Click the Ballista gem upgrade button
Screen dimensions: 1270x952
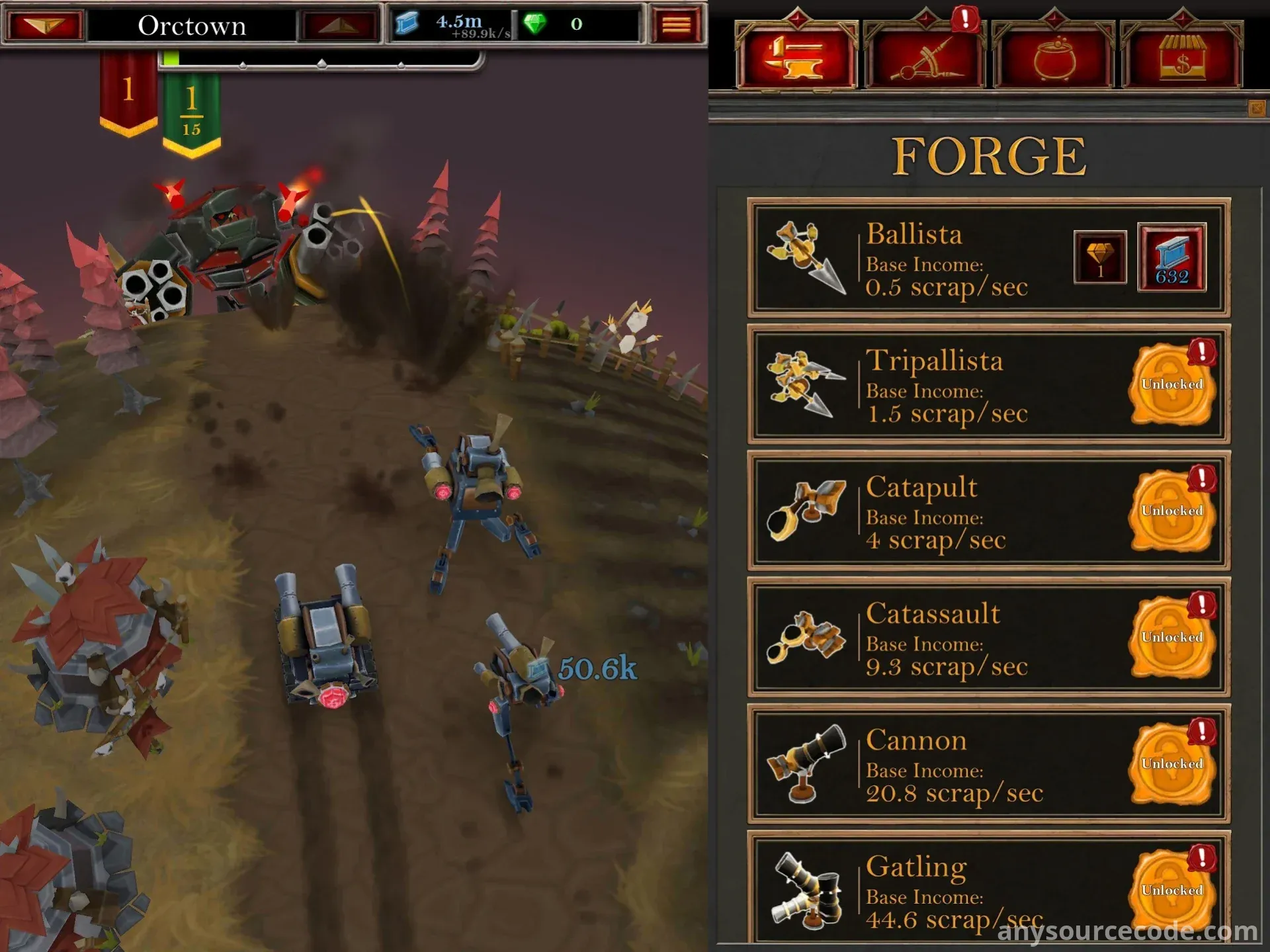tap(1100, 257)
